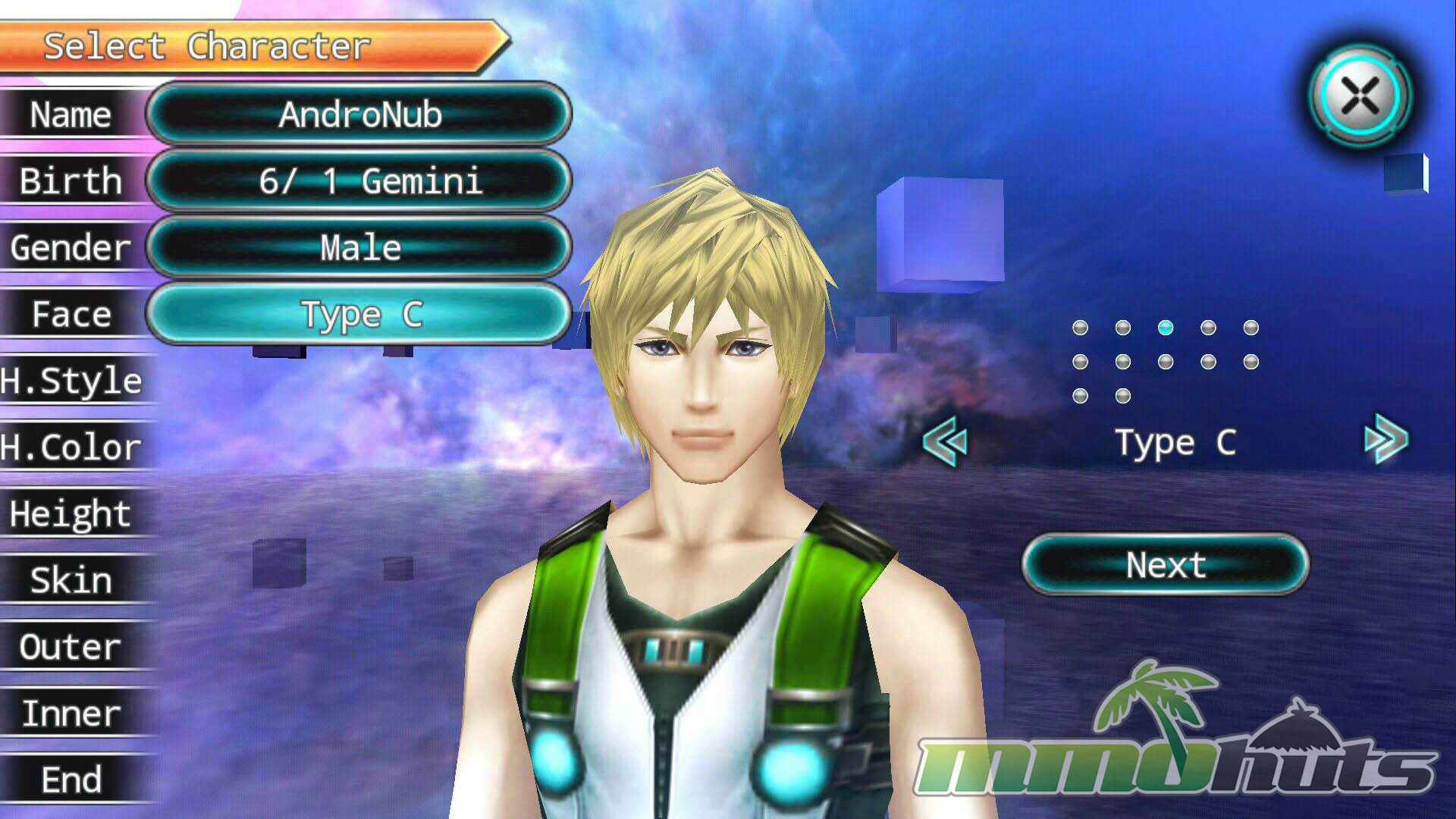Select the Male gender field
The height and width of the screenshot is (819, 1456).
pyautogui.click(x=359, y=248)
